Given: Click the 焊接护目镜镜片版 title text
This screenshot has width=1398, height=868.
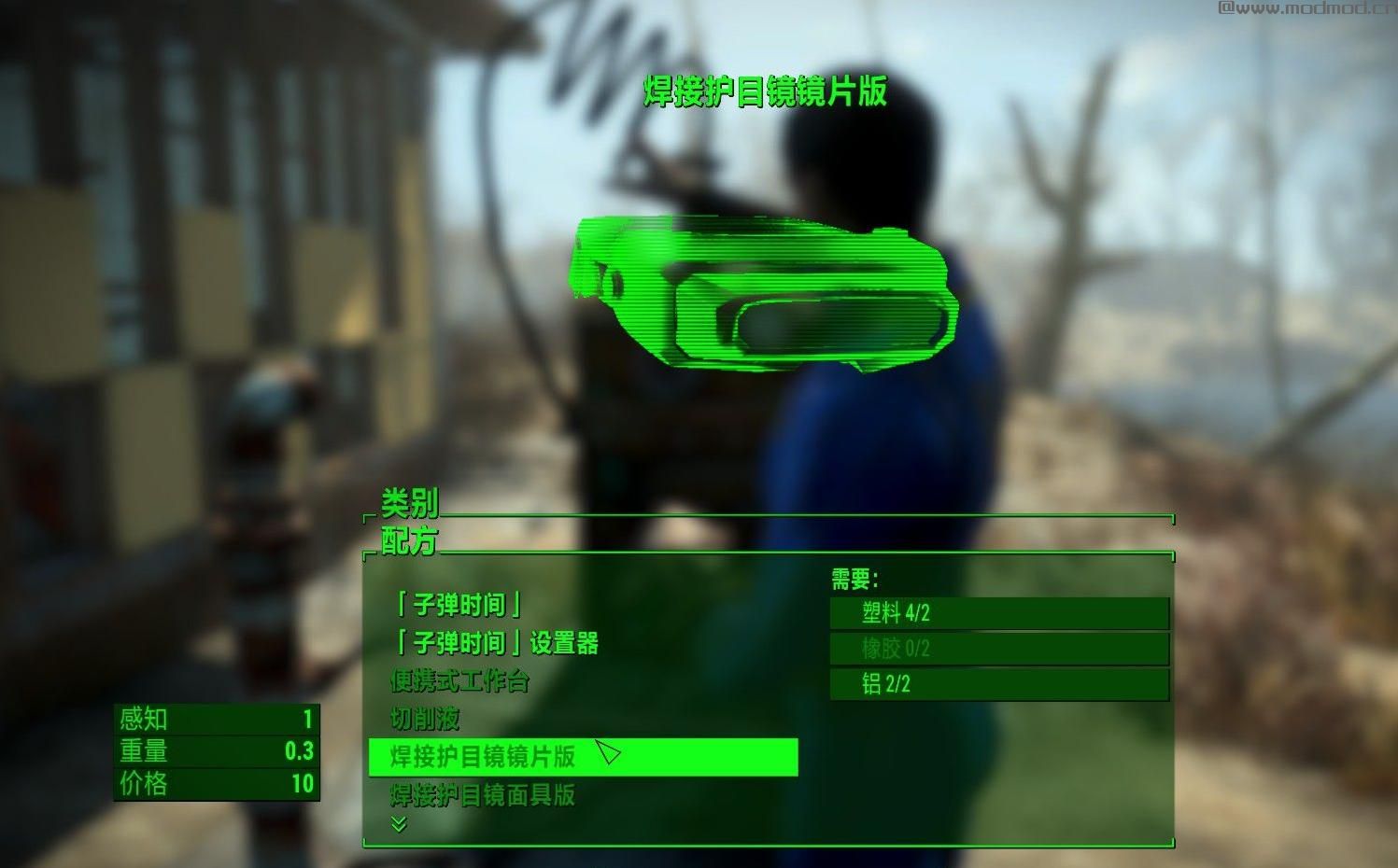Looking at the screenshot, I should click(x=765, y=91).
